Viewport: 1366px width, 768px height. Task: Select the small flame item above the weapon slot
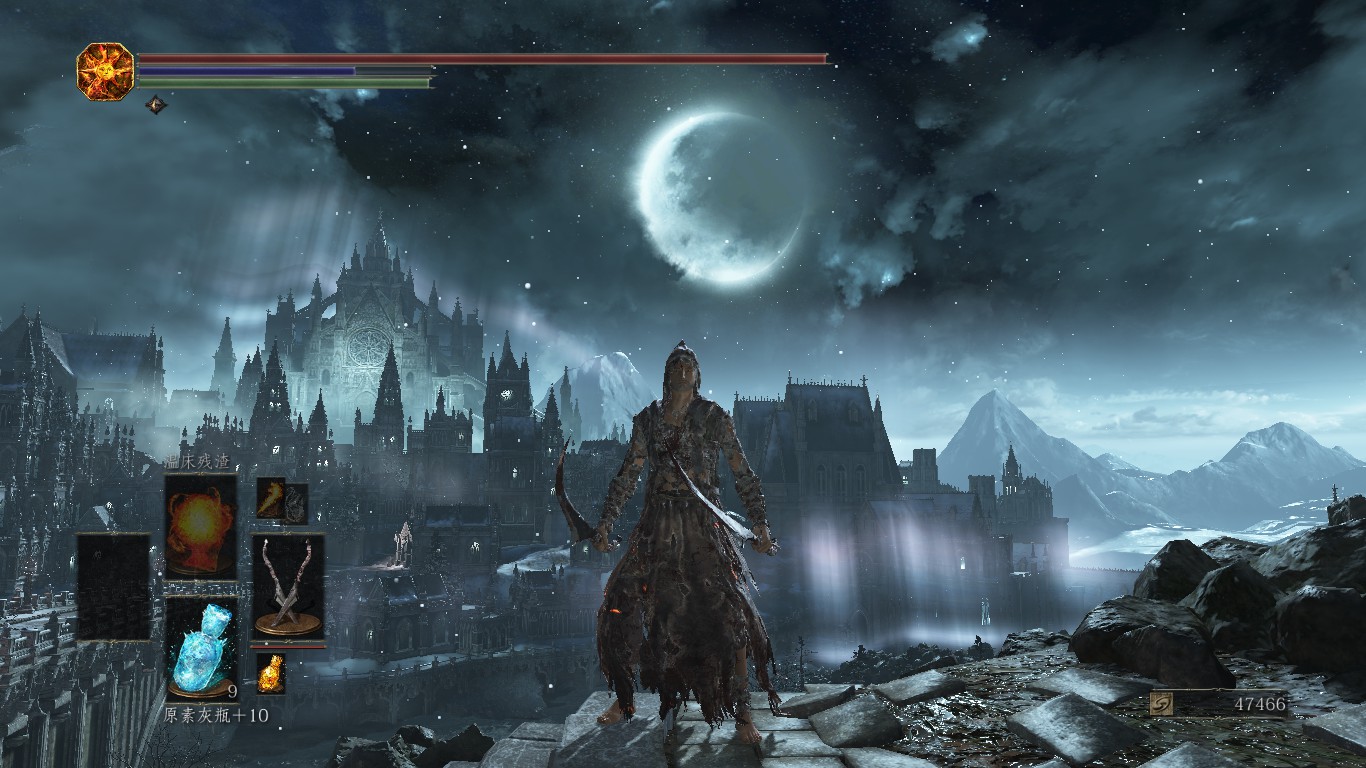point(271,499)
